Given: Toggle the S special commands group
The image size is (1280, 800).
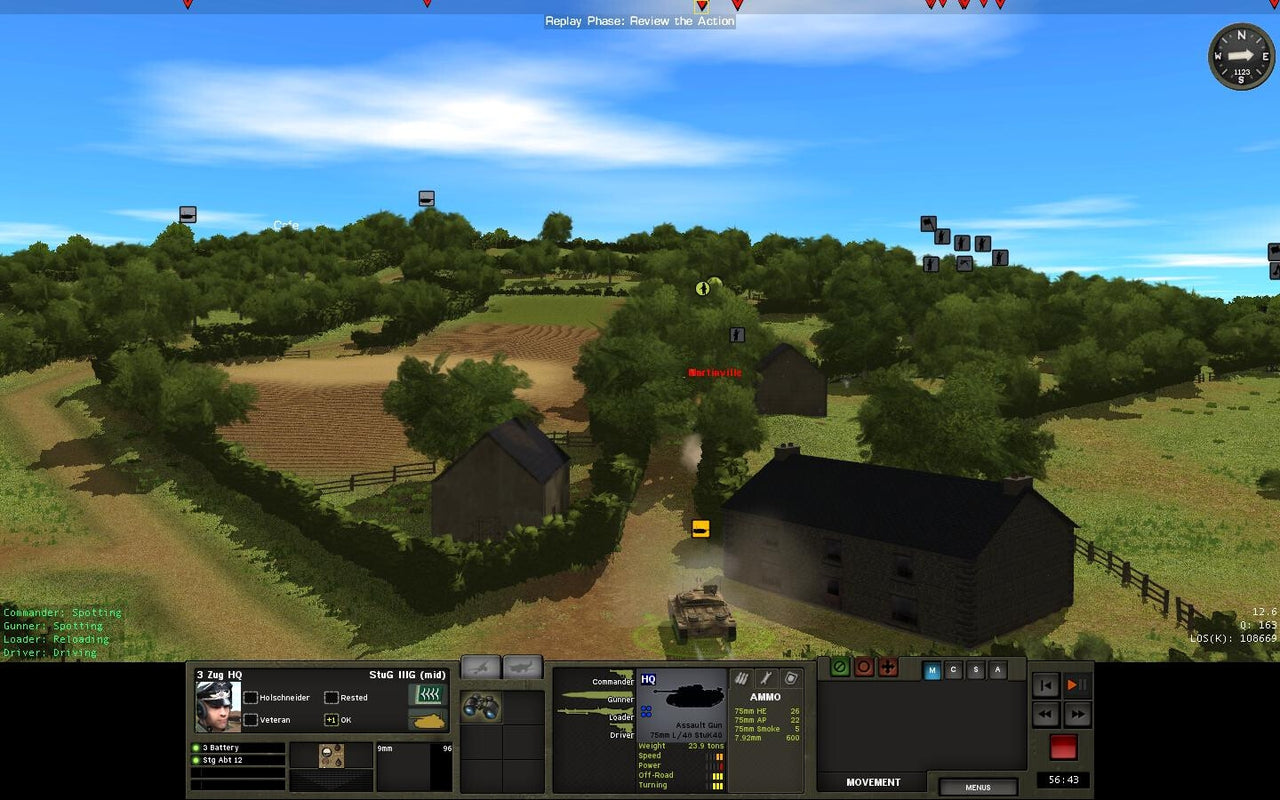Looking at the screenshot, I should (975, 670).
